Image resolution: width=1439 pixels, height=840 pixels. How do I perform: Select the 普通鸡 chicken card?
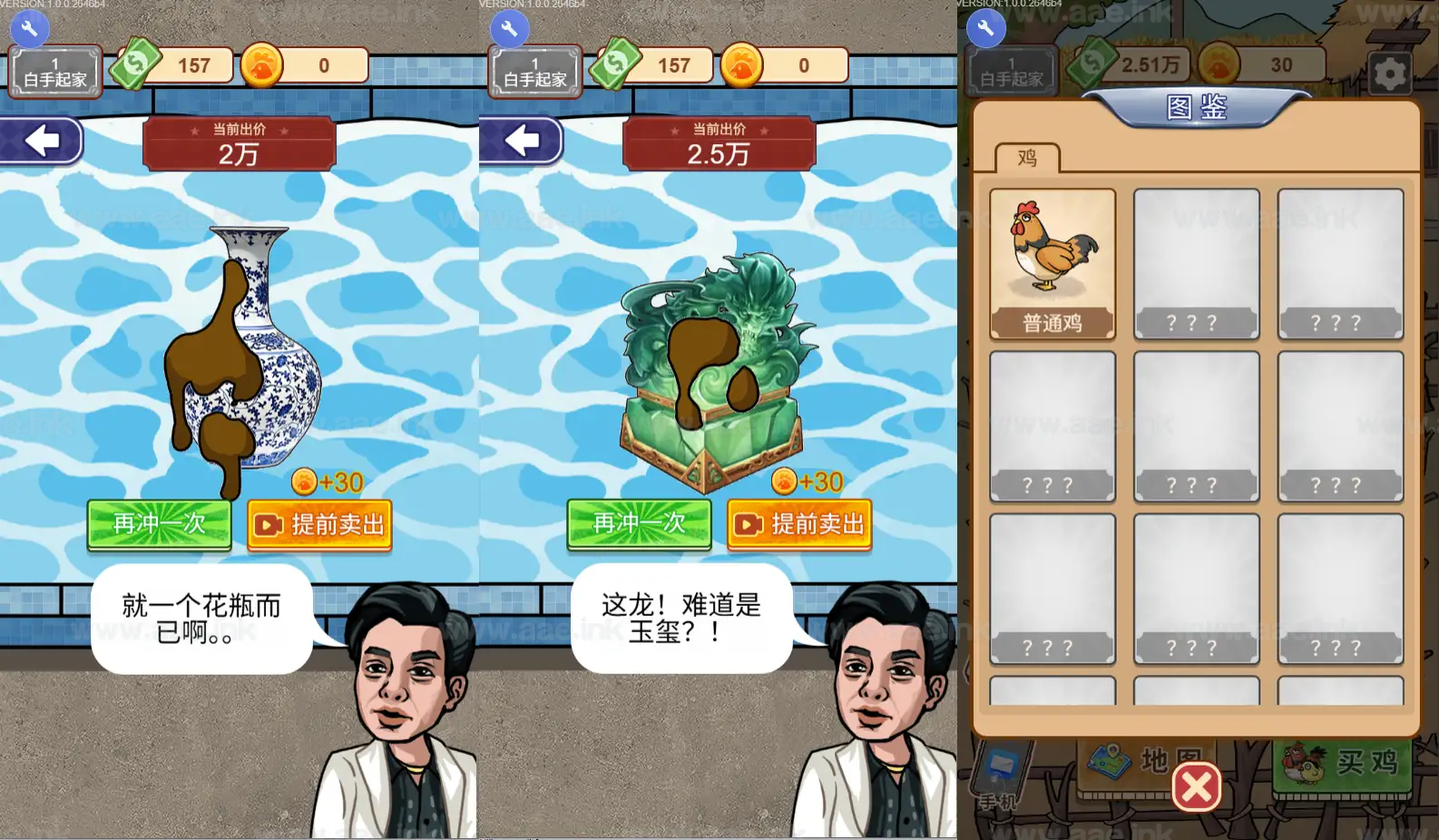1052,263
